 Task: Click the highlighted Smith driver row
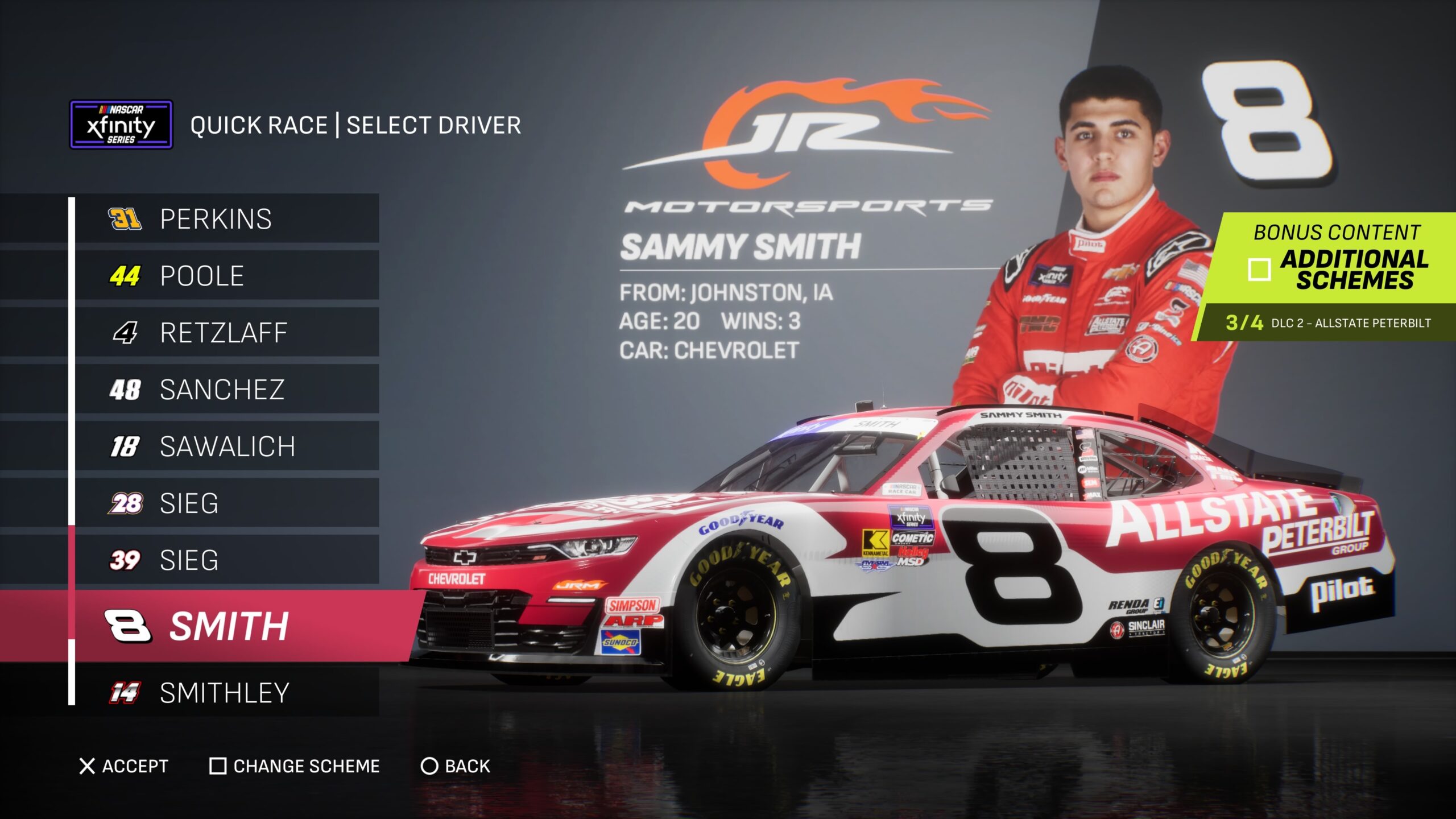(x=227, y=626)
